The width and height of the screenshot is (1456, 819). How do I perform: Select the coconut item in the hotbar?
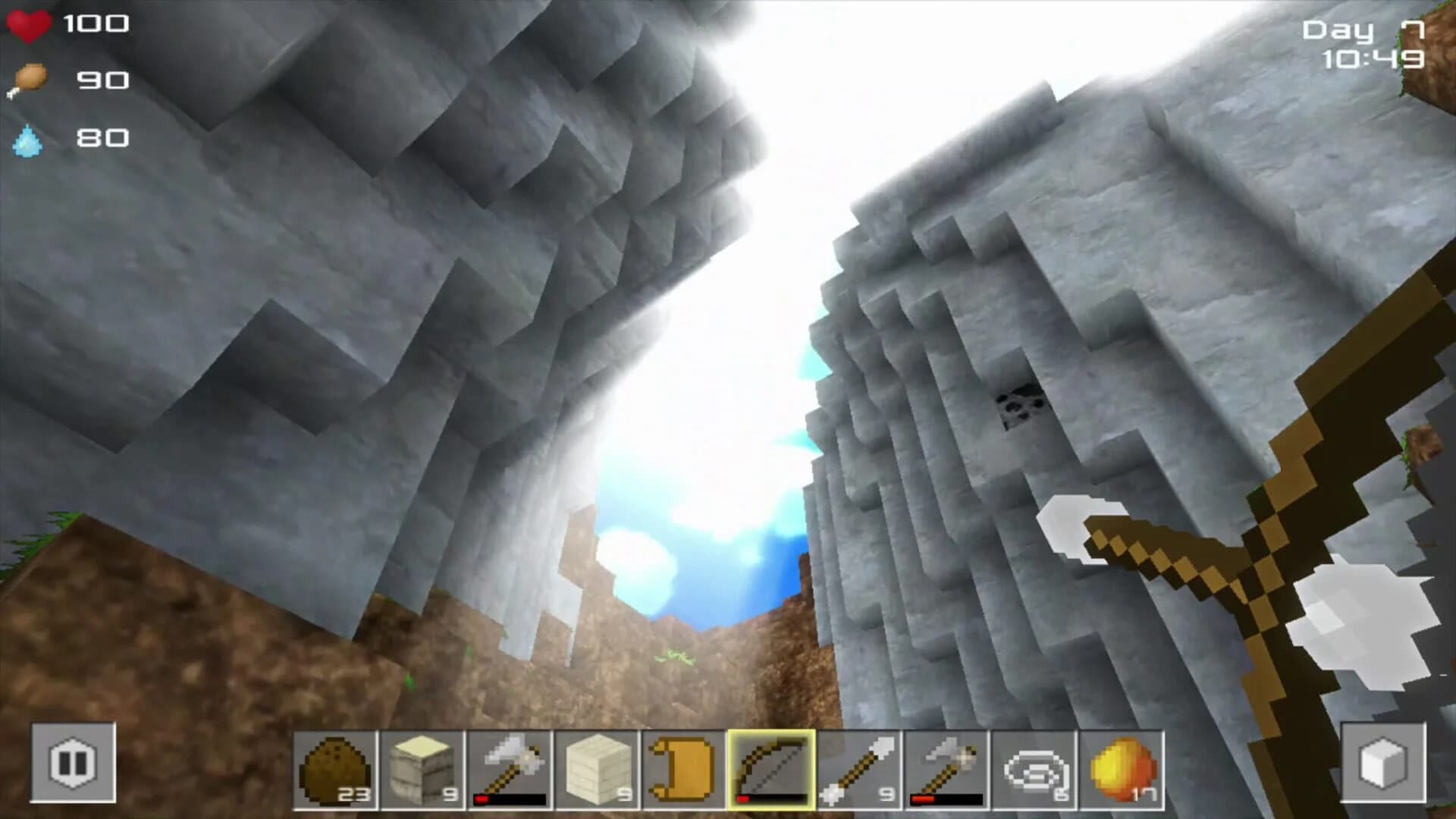click(334, 770)
